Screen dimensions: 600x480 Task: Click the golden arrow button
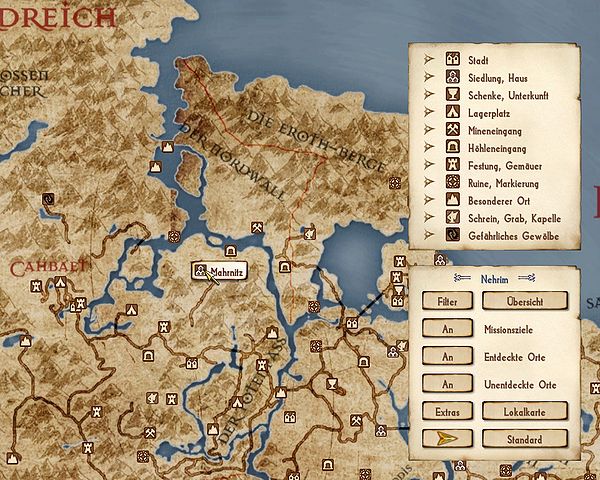click(x=446, y=439)
